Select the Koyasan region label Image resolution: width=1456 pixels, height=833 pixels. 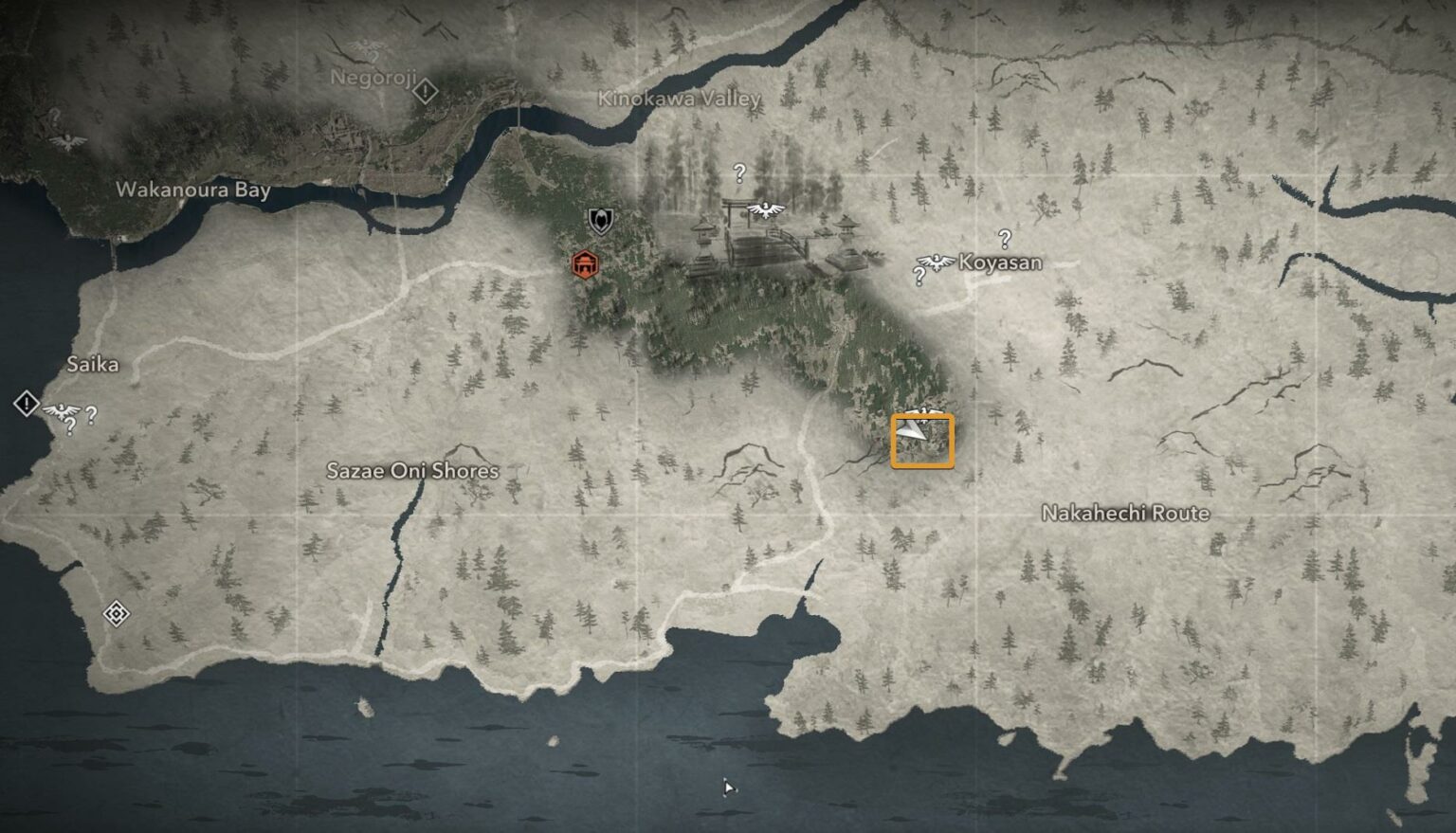tap(1002, 263)
